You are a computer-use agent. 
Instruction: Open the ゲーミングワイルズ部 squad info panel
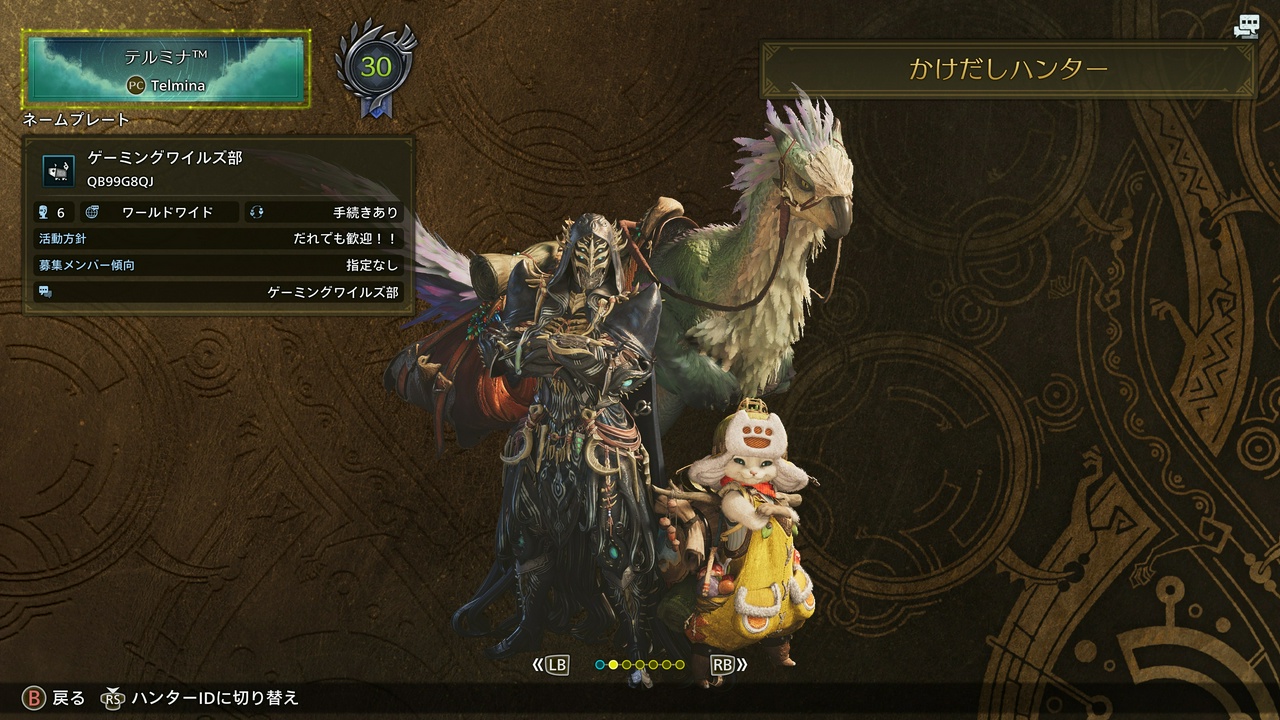click(218, 226)
